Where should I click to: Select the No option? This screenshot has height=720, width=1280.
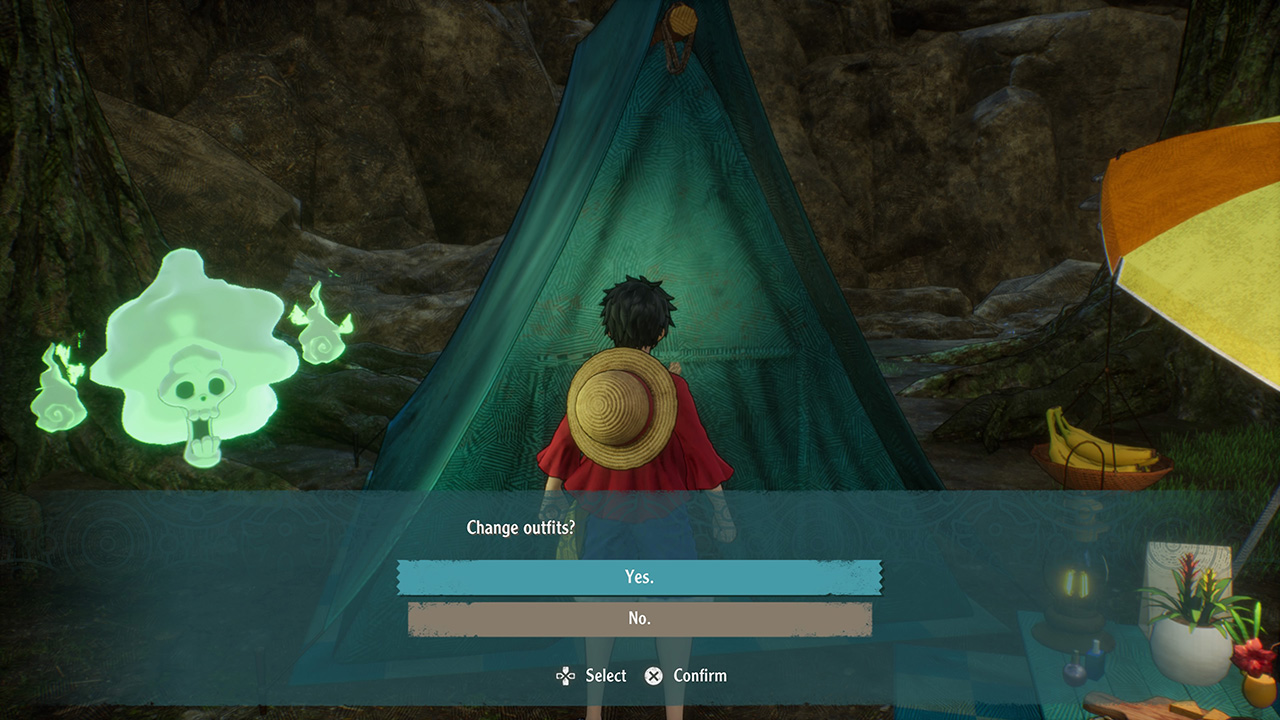coord(640,618)
